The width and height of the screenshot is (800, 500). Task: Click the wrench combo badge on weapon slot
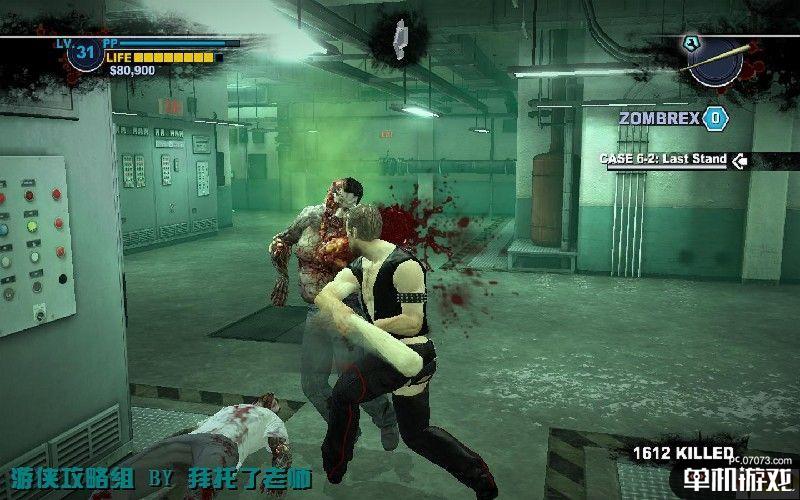pyautogui.click(x=691, y=42)
